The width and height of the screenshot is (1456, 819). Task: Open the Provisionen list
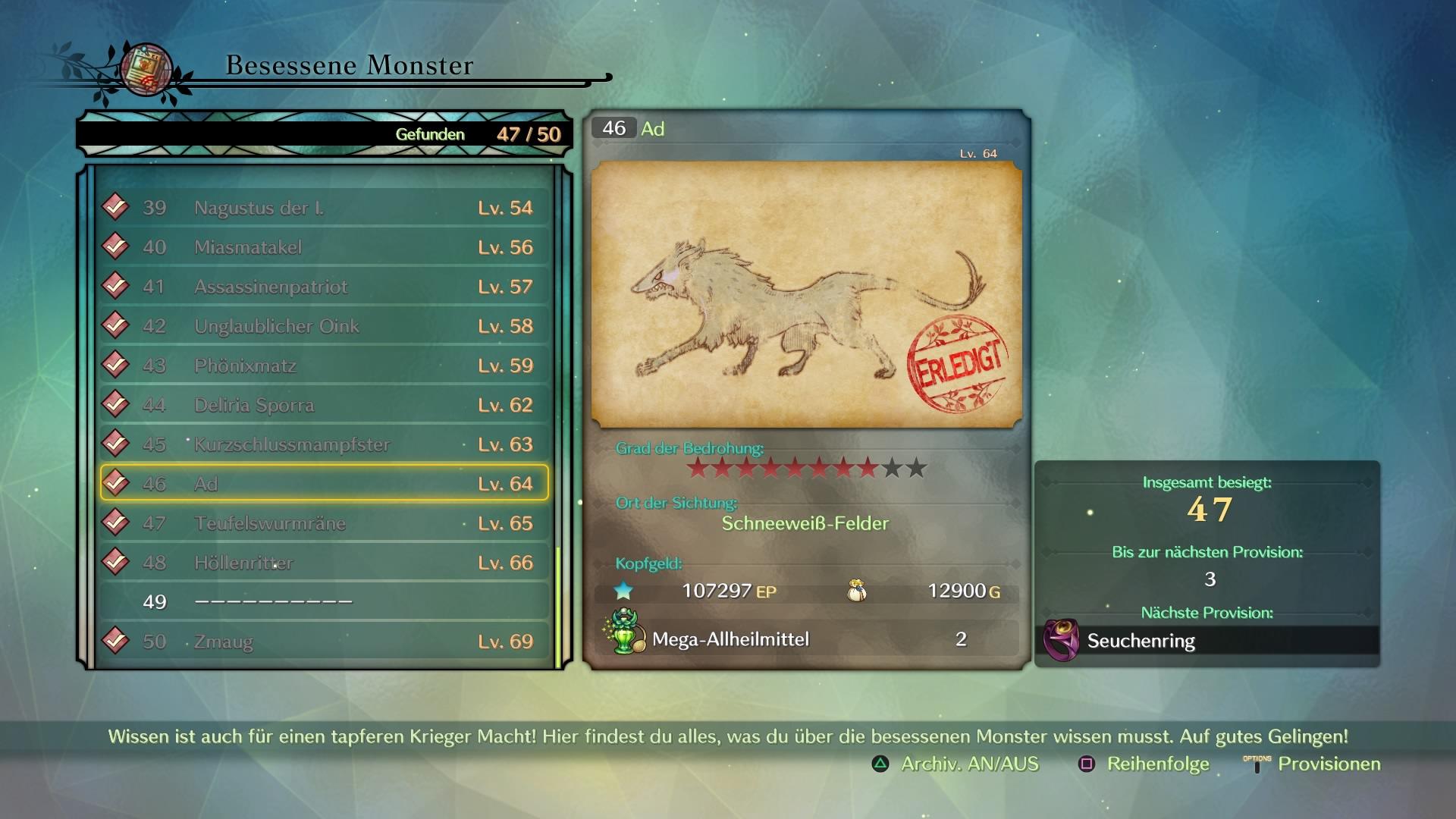coord(1313,764)
